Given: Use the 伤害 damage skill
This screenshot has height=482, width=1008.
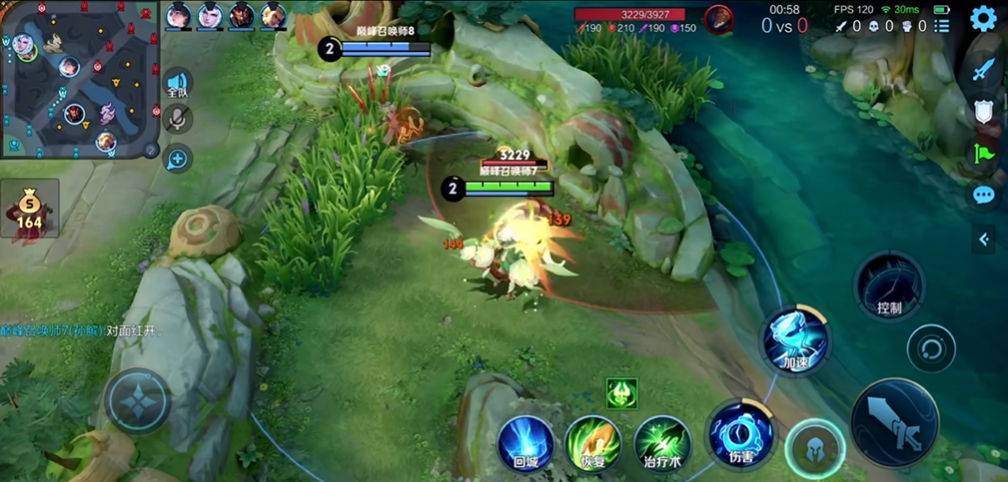Looking at the screenshot, I should click(x=741, y=435).
